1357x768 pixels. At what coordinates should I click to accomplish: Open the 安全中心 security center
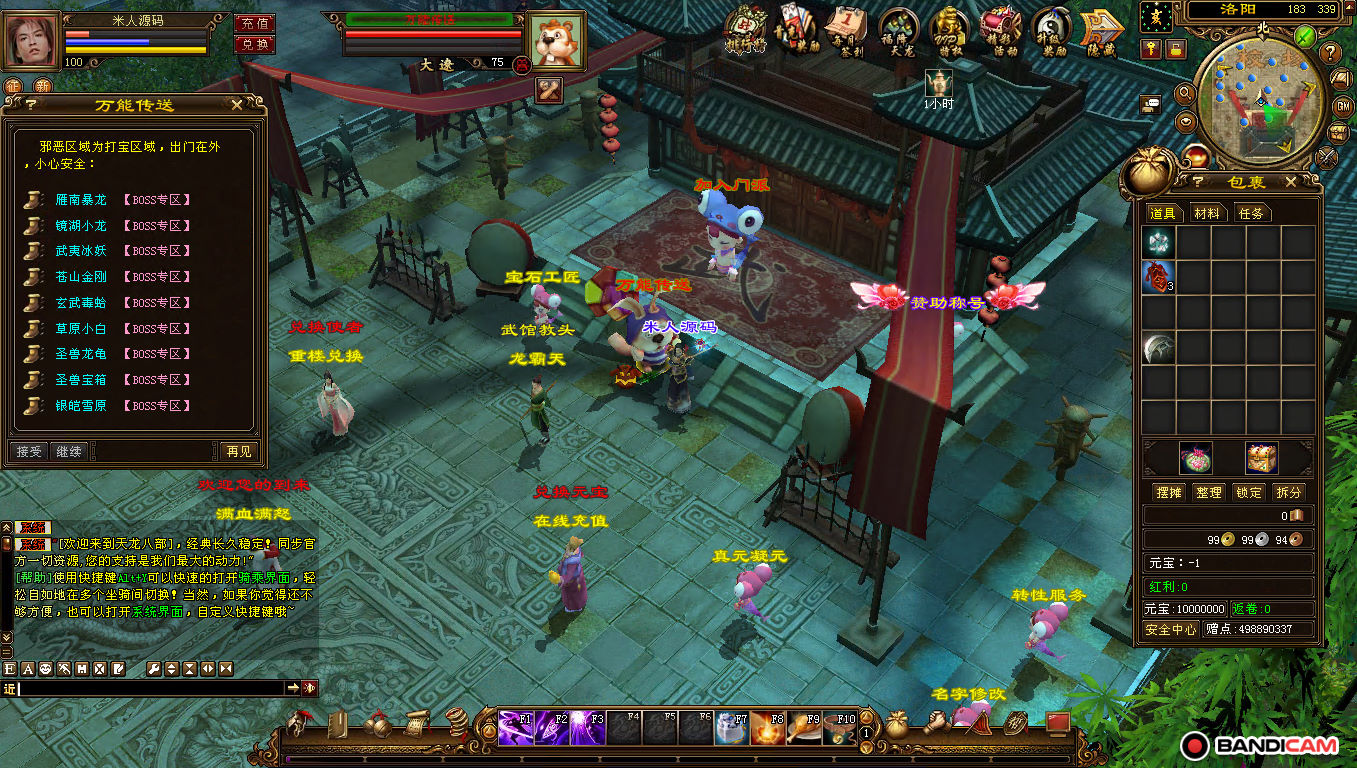[x=1171, y=629]
